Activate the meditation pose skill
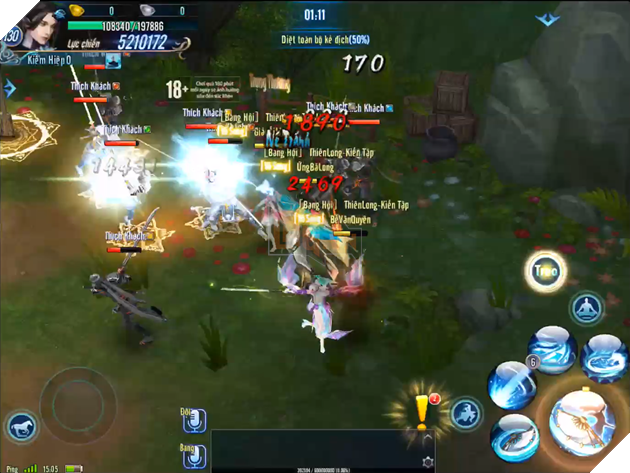 (x=587, y=309)
